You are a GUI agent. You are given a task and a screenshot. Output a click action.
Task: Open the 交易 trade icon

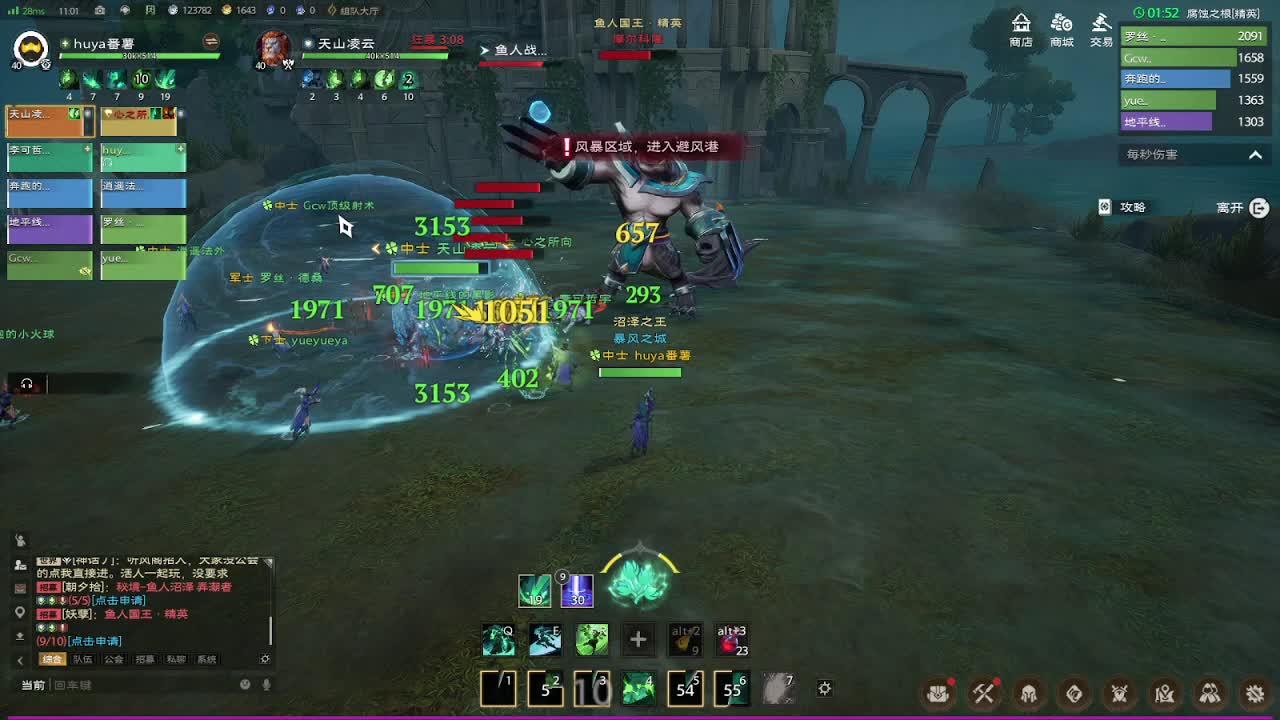click(x=1101, y=30)
